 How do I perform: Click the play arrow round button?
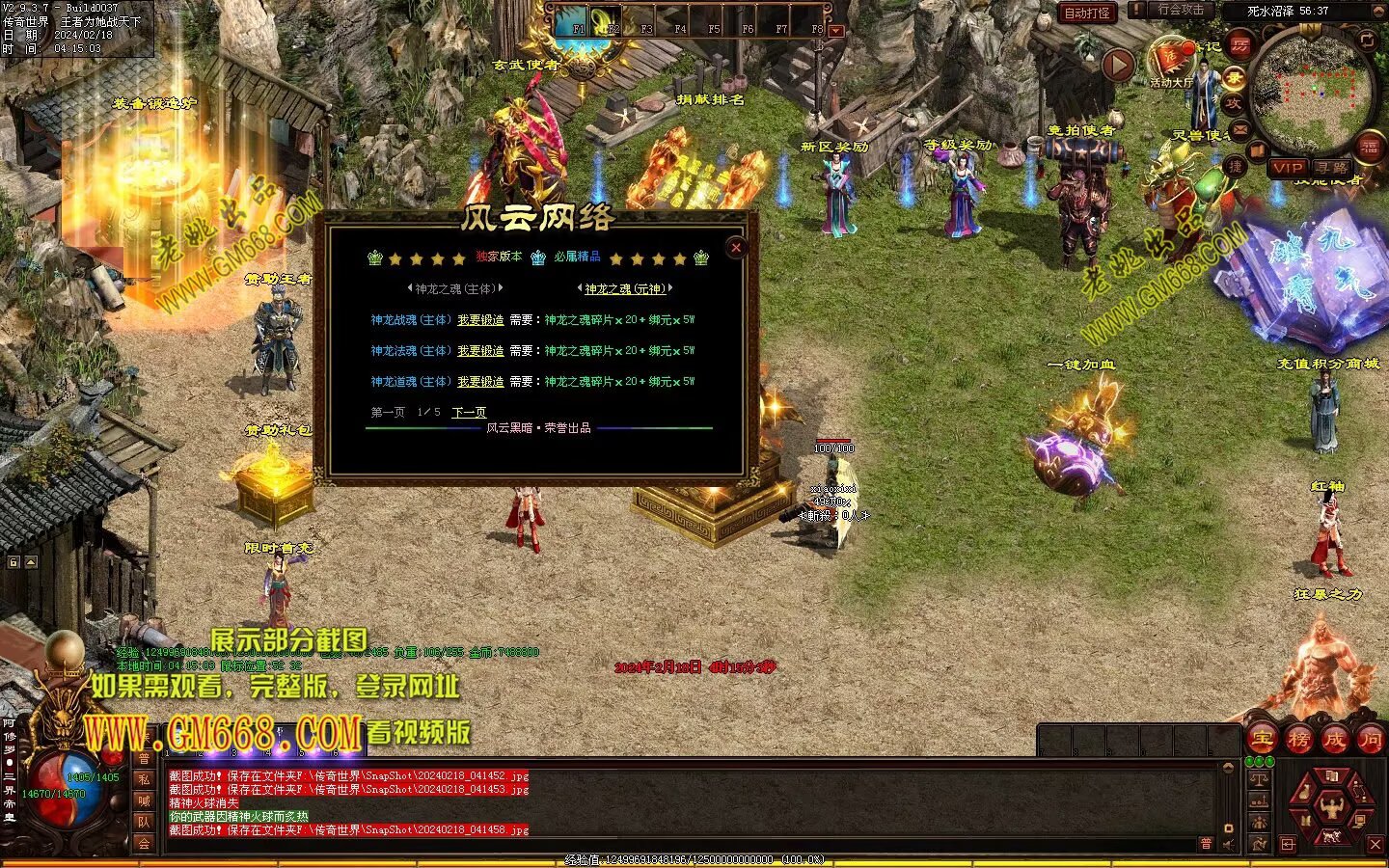pyautogui.click(x=1118, y=65)
